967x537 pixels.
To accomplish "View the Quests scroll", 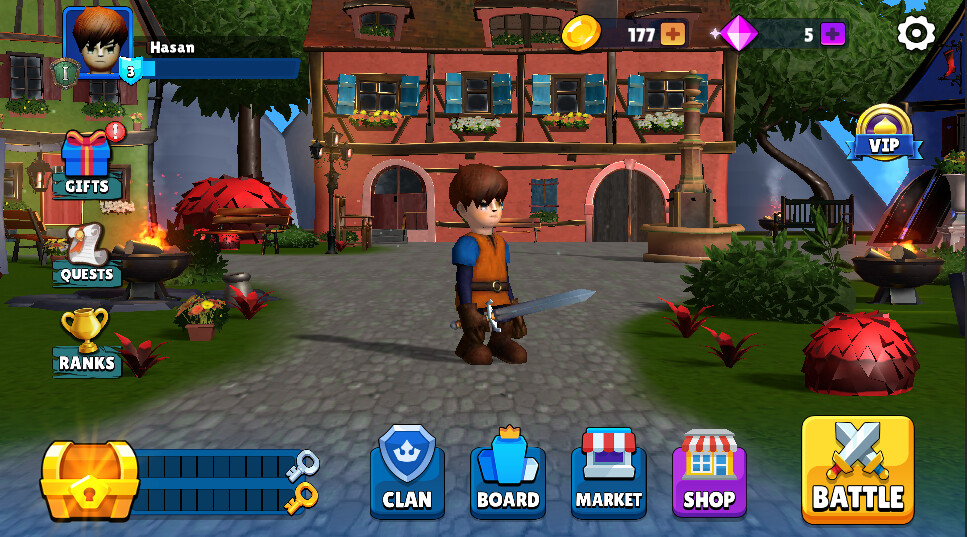I will pyautogui.click(x=87, y=253).
